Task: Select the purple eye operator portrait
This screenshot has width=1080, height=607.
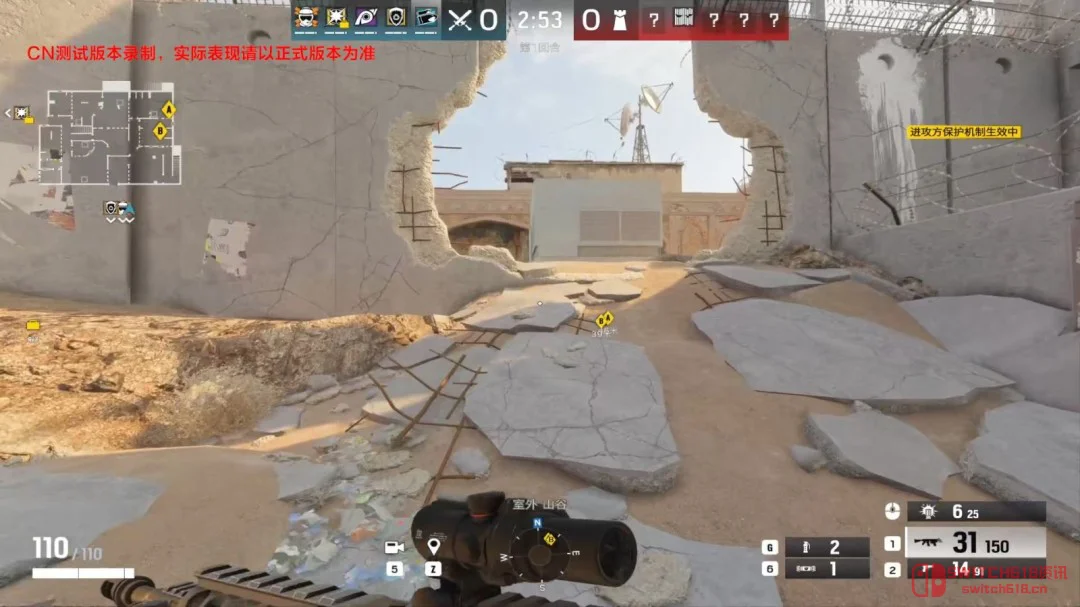Action: click(367, 18)
